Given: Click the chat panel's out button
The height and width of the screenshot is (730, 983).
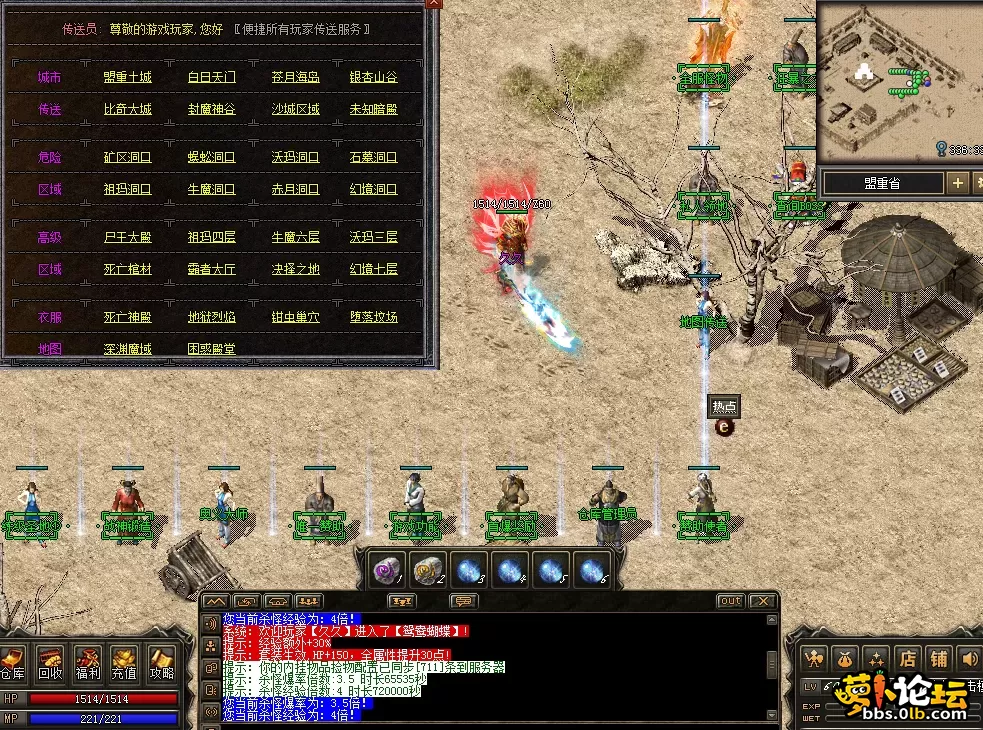Looking at the screenshot, I should pyautogui.click(x=731, y=601).
